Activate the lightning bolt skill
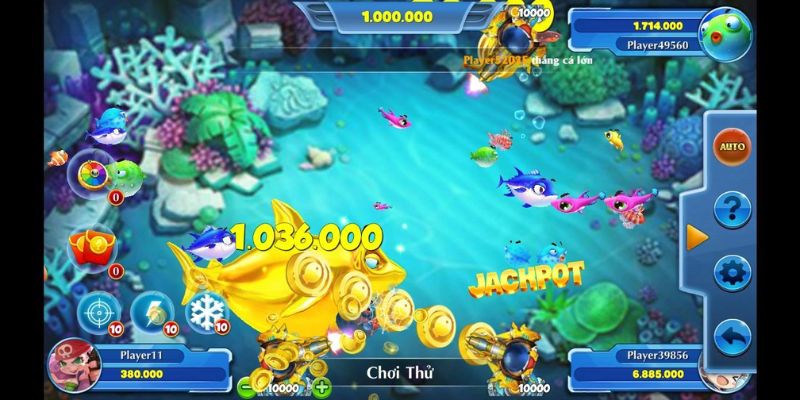This screenshot has height=400, width=800. tap(152, 311)
